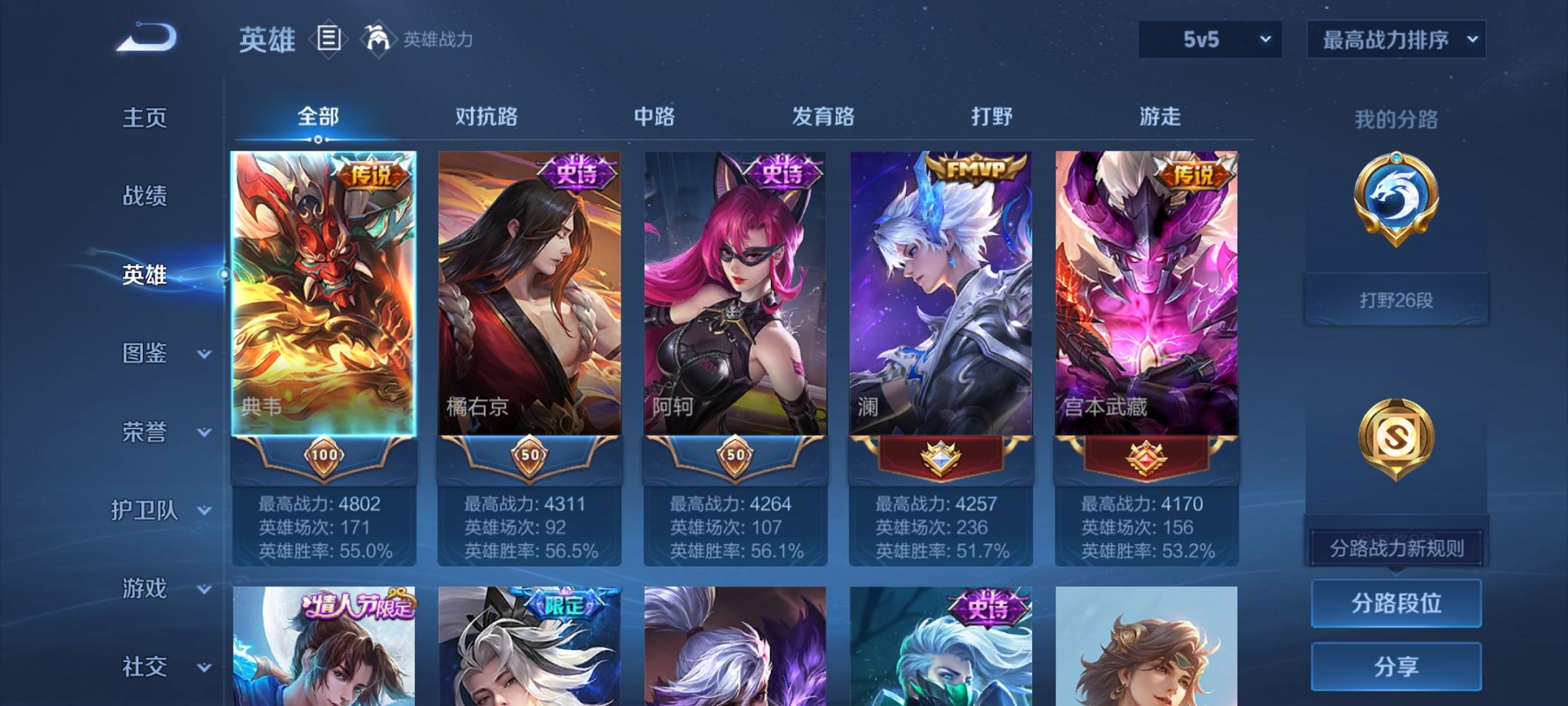Click the hero list icon beside 英雄 title
This screenshot has height=706, width=1568.
329,39
